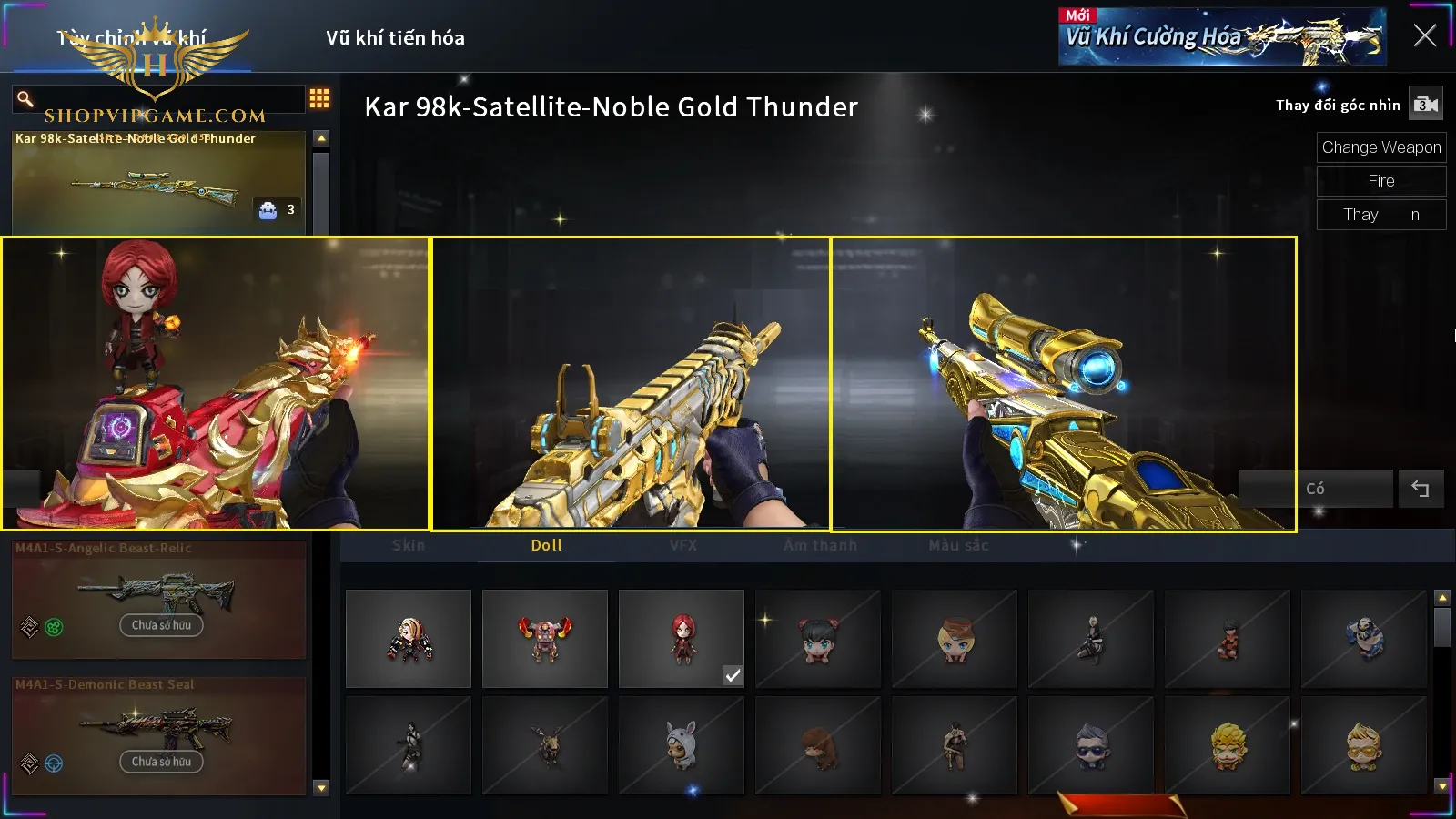Switch to the Skin tab
Image resolution: width=1456 pixels, height=819 pixels.
pos(409,545)
